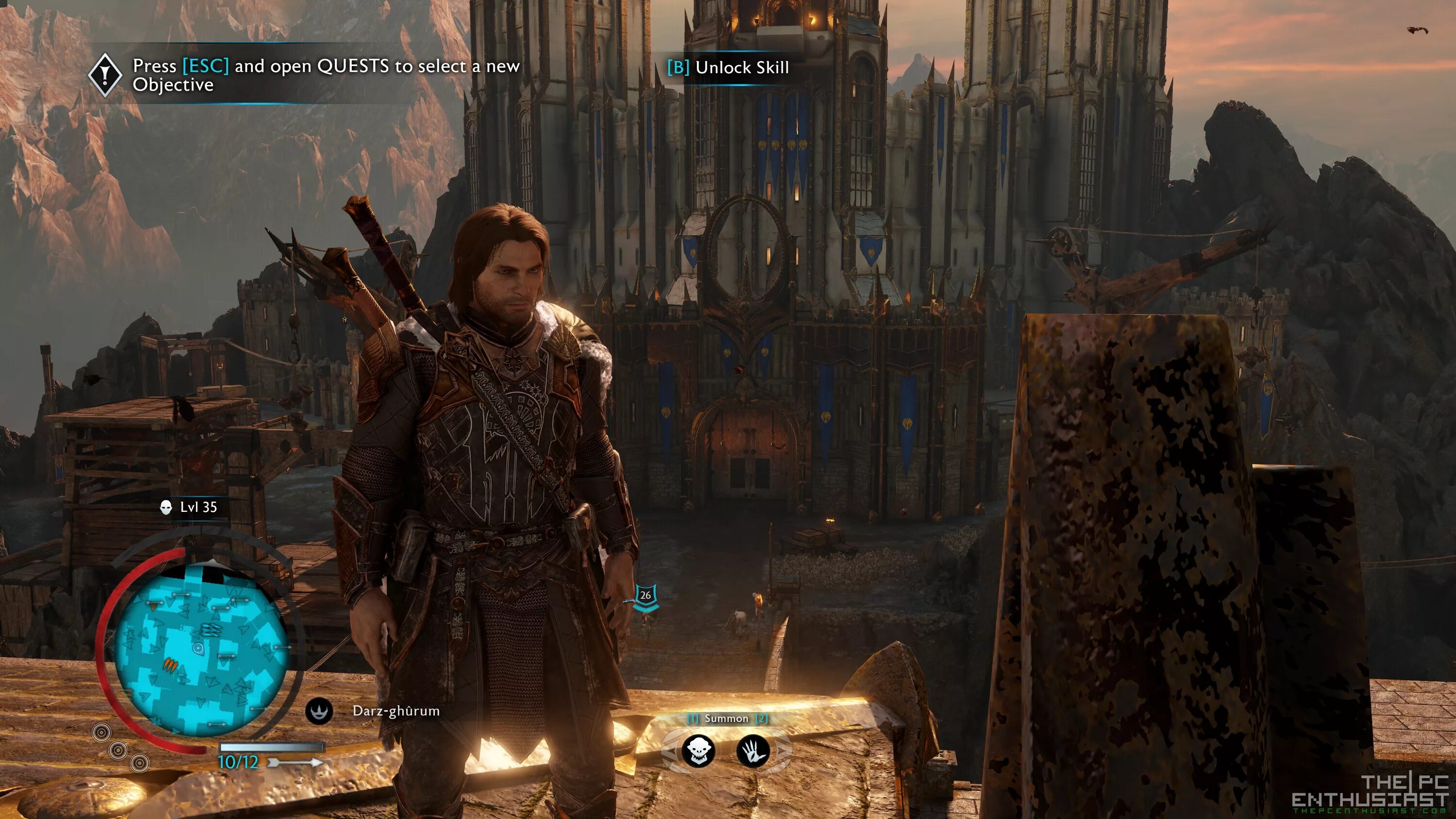Screen dimensions: 1456x819
Task: Click the level 26 enemy marker
Action: coord(645,596)
